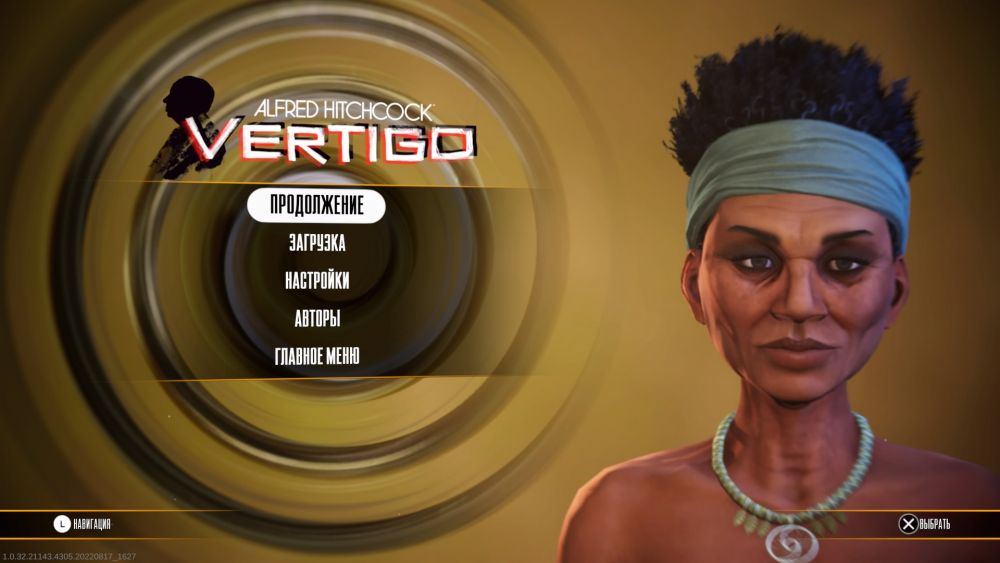Select the ПРОДОЛЖЕНИЕ menu option
The image size is (1000, 563).
[316, 205]
